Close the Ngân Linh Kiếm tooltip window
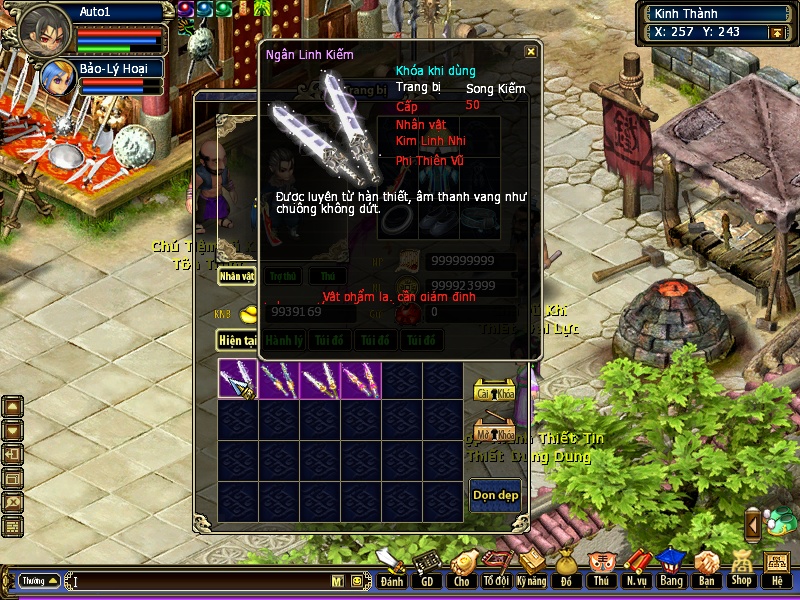Image resolution: width=800 pixels, height=600 pixels. pyautogui.click(x=531, y=52)
